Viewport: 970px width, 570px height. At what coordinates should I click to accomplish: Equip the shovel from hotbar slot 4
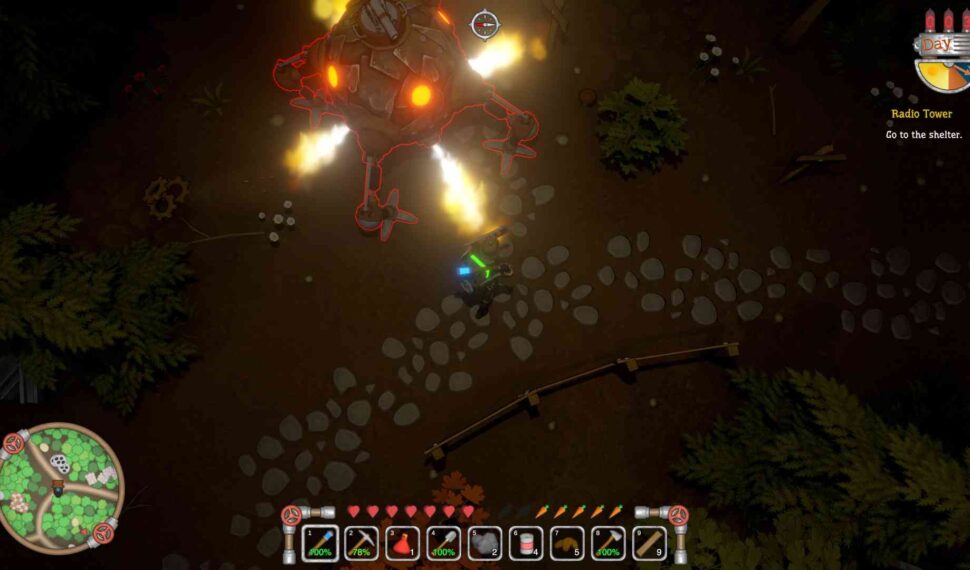pyautogui.click(x=444, y=543)
